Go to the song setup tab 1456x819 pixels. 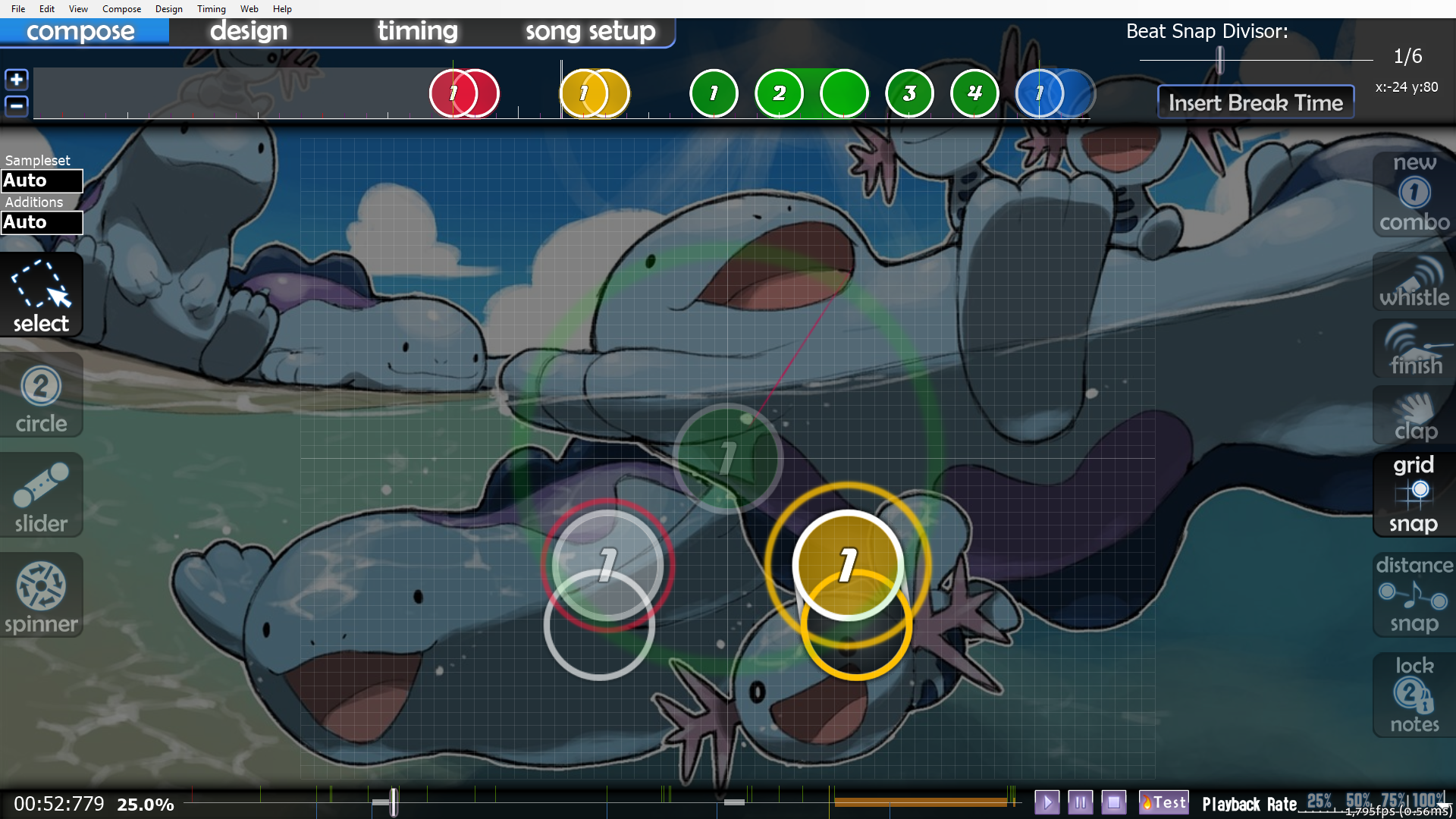click(x=590, y=31)
